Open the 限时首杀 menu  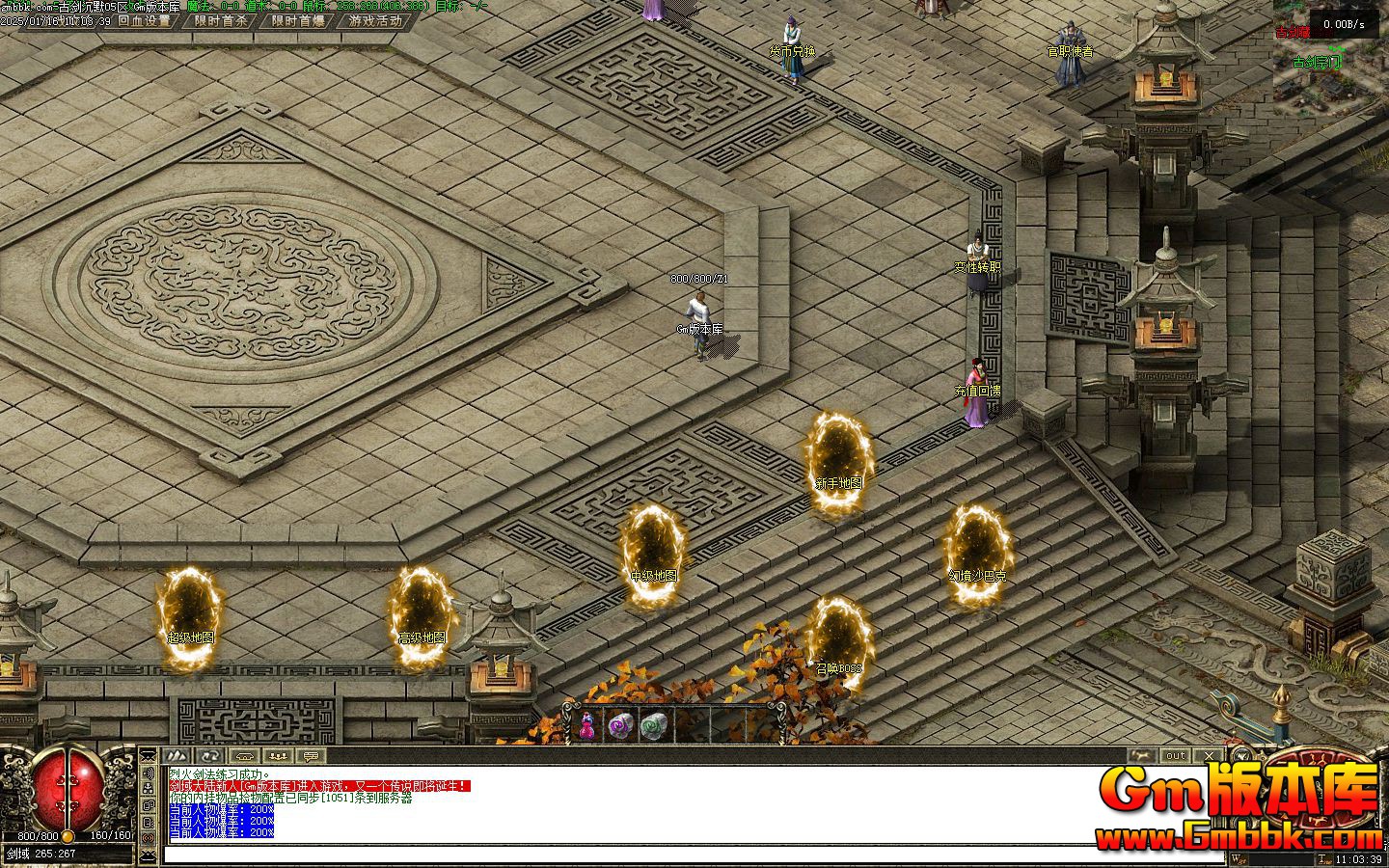point(221,20)
